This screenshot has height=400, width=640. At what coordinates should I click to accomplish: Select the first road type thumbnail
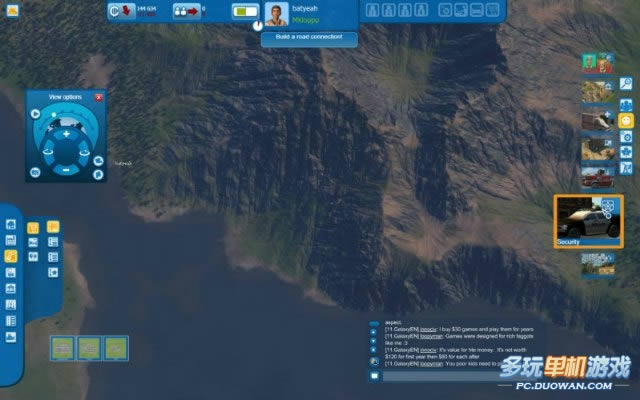(x=63, y=347)
